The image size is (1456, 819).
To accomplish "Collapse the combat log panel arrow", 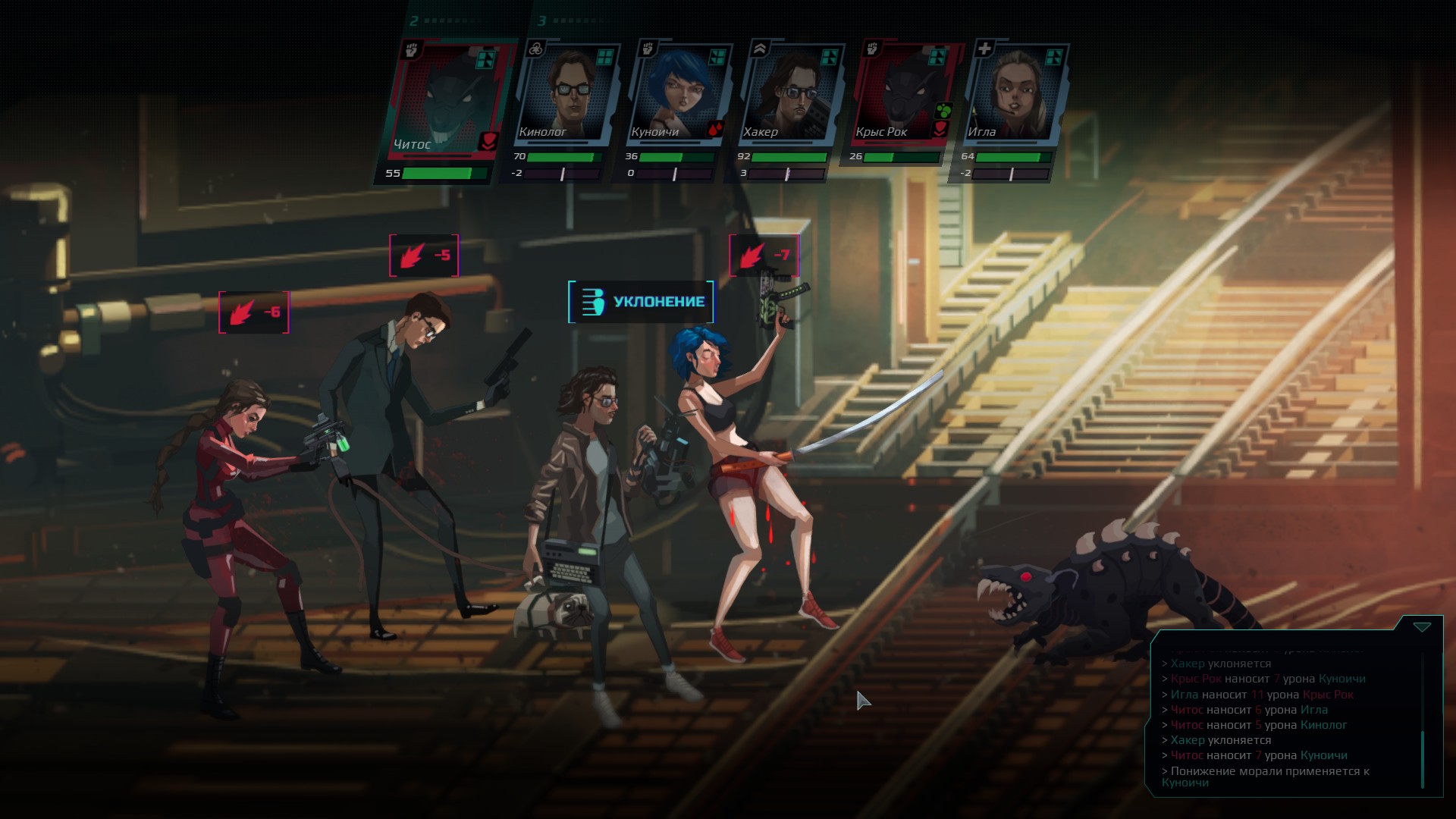I will pos(1422,627).
